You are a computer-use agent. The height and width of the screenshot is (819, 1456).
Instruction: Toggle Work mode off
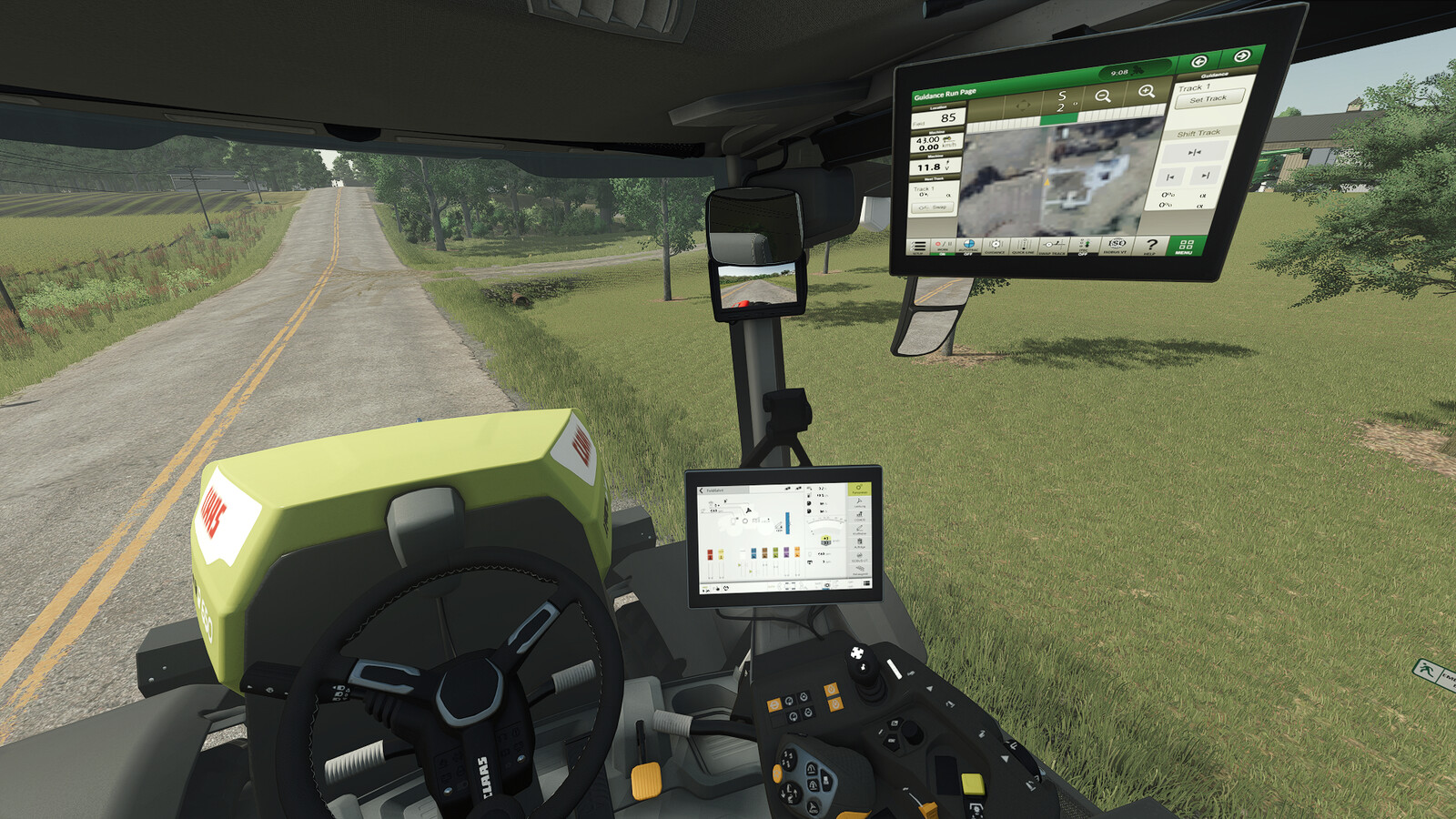tap(943, 246)
